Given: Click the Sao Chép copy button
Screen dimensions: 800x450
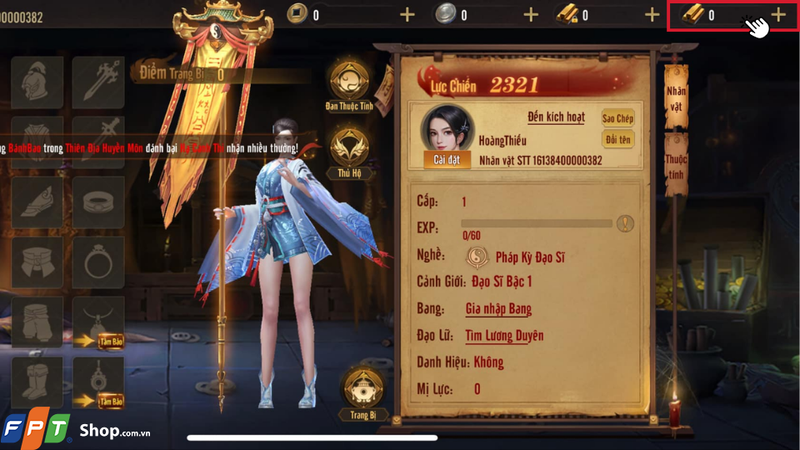Looking at the screenshot, I should point(618,118).
